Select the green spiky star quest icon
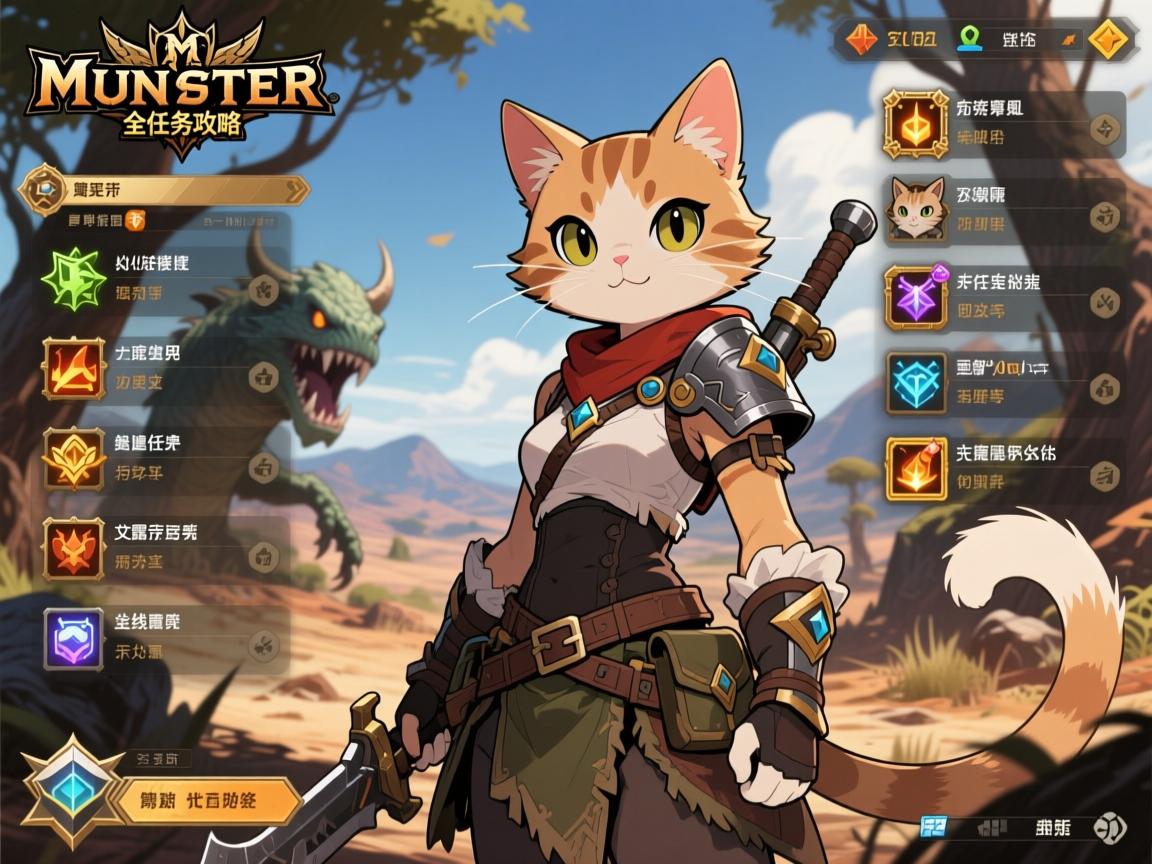This screenshot has width=1152, height=864. tap(74, 278)
